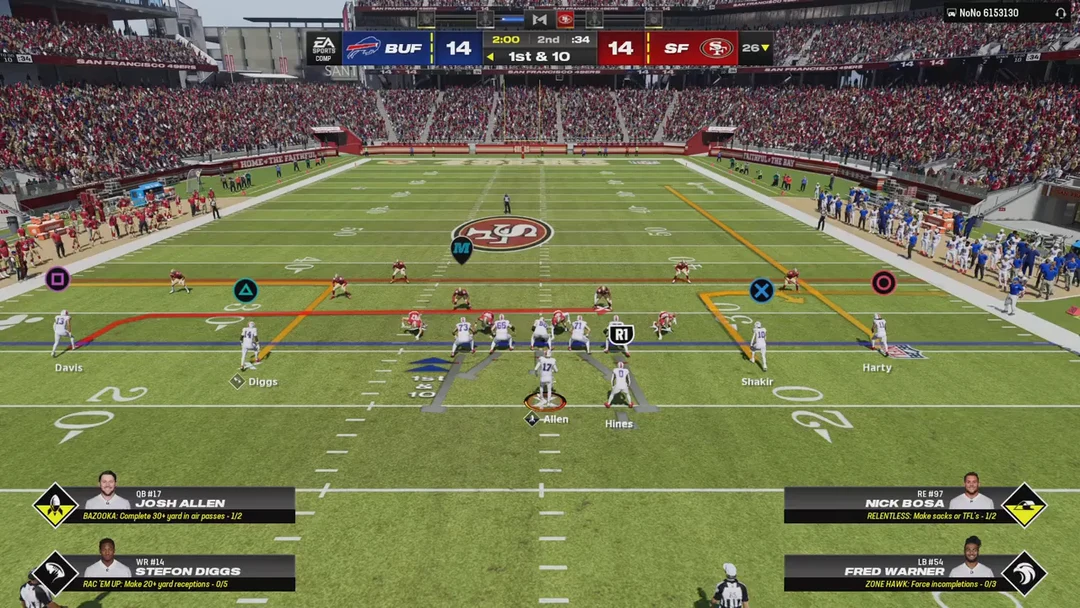Click the San Francisco 49ers scoreboard panel
This screenshot has height=608, width=1080.
(670, 48)
